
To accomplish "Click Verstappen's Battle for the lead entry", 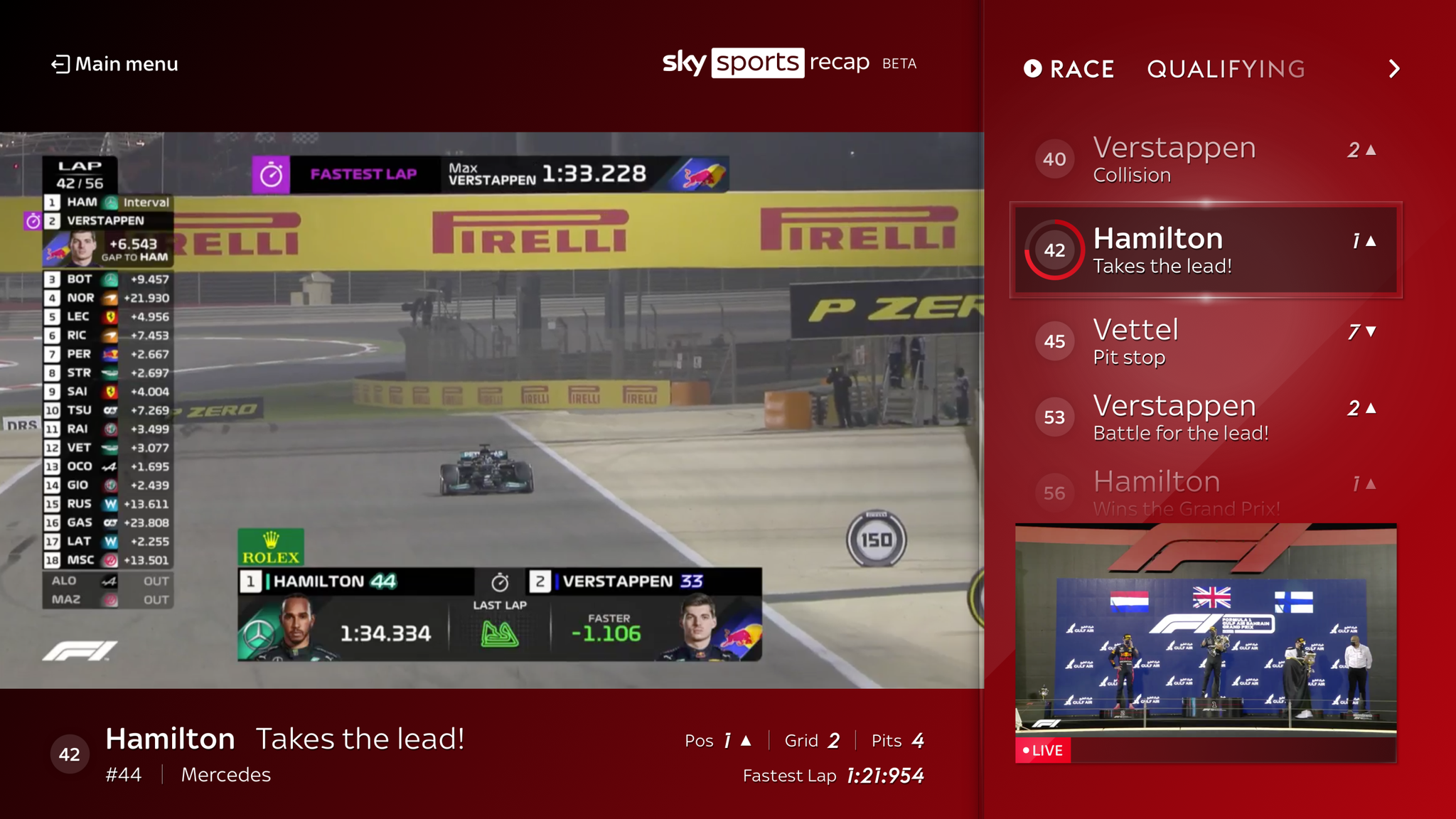I will [1209, 417].
